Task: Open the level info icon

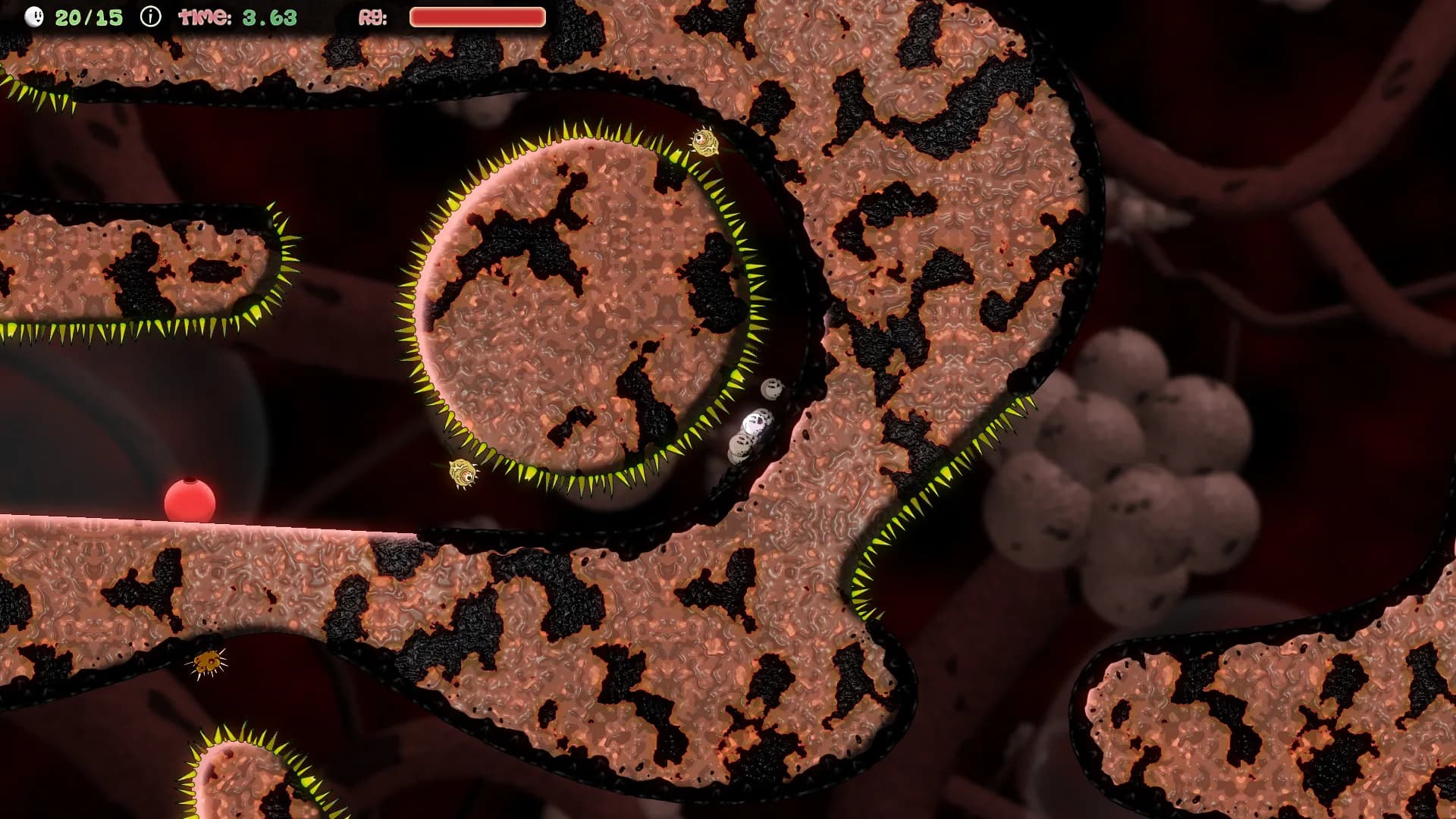Action: [x=151, y=17]
